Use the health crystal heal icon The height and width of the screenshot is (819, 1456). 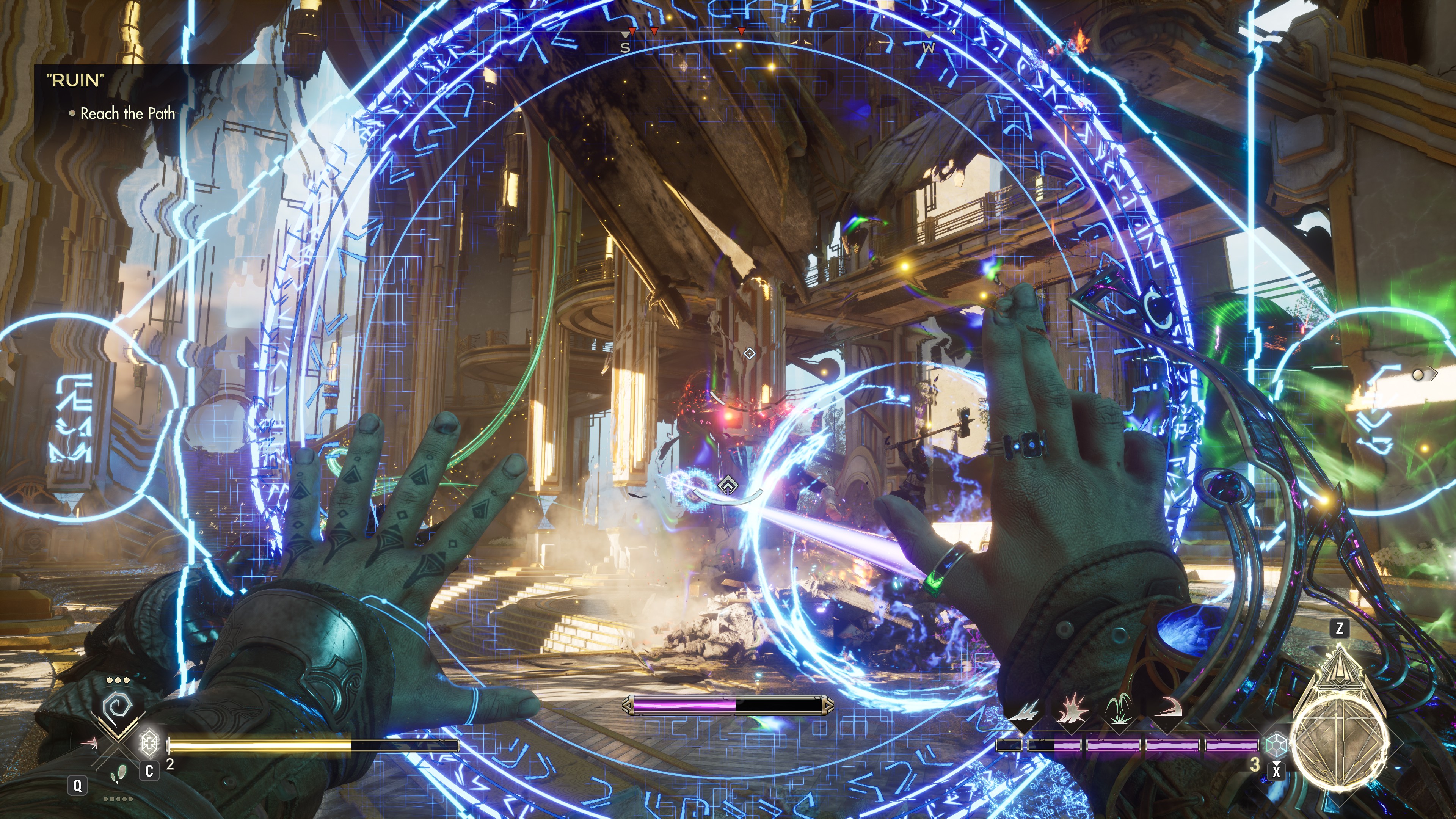coord(149,743)
